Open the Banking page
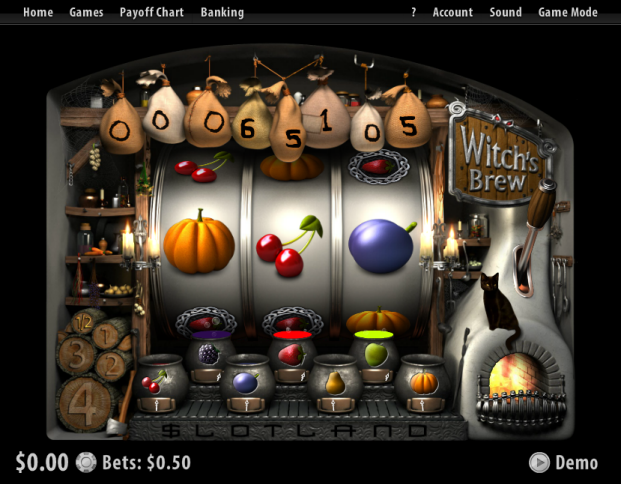621x484 pixels. pyautogui.click(x=222, y=12)
